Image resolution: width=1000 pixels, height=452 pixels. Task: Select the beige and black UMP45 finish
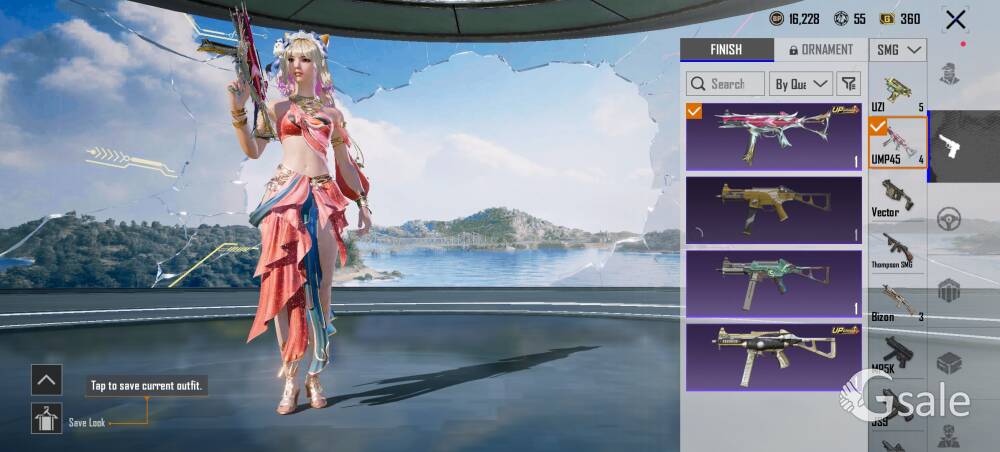tap(774, 356)
